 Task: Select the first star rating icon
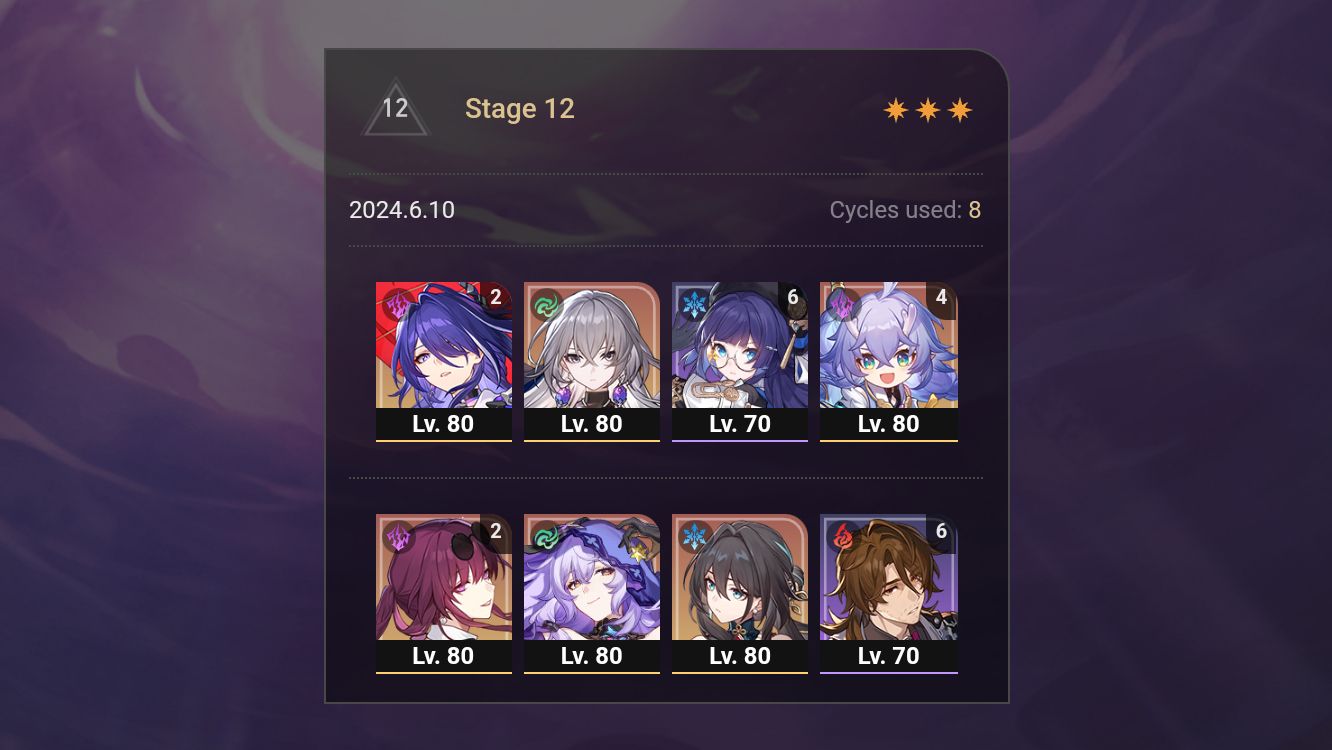pyautogui.click(x=897, y=109)
